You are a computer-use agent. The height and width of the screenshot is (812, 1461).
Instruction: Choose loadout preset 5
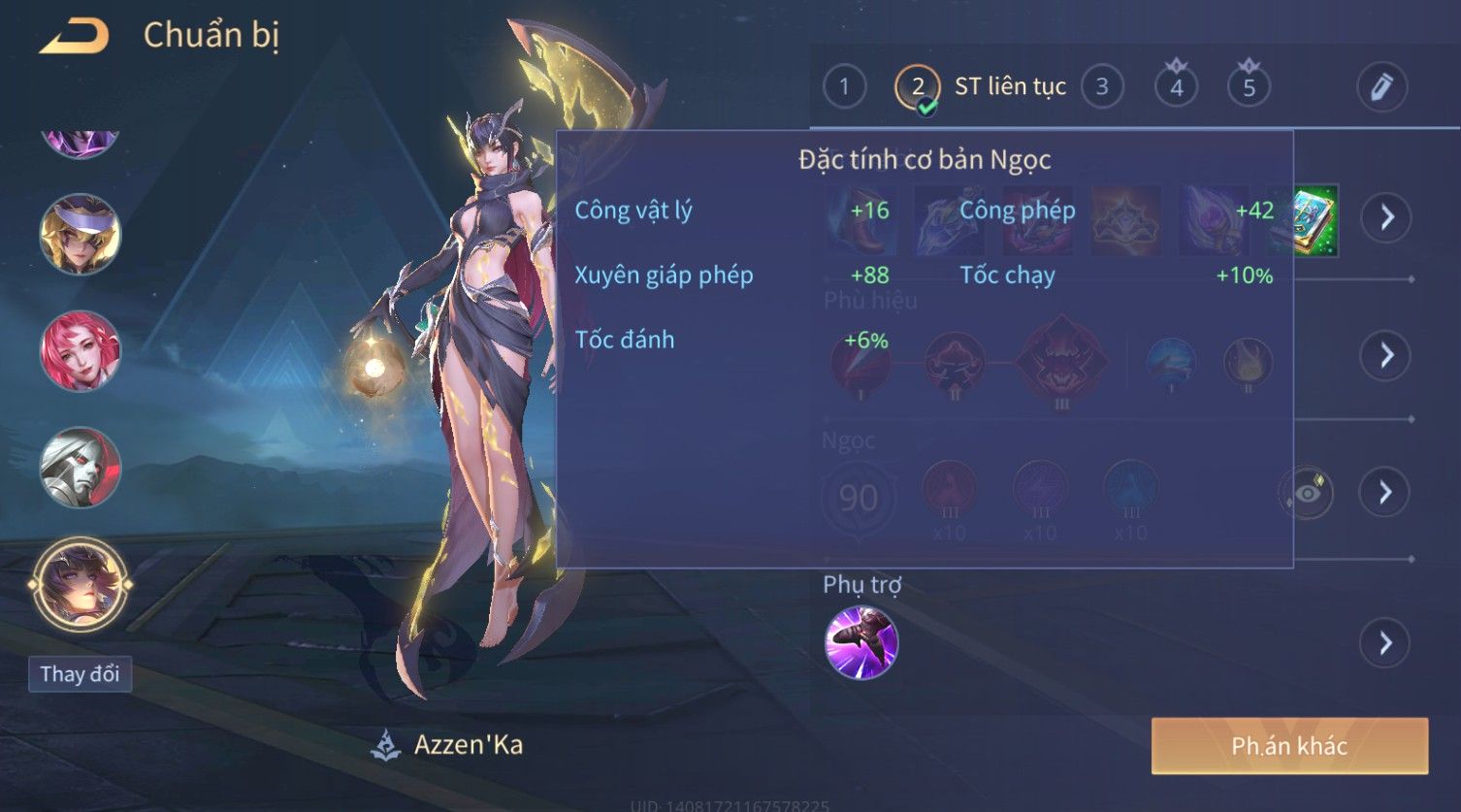(x=1249, y=87)
